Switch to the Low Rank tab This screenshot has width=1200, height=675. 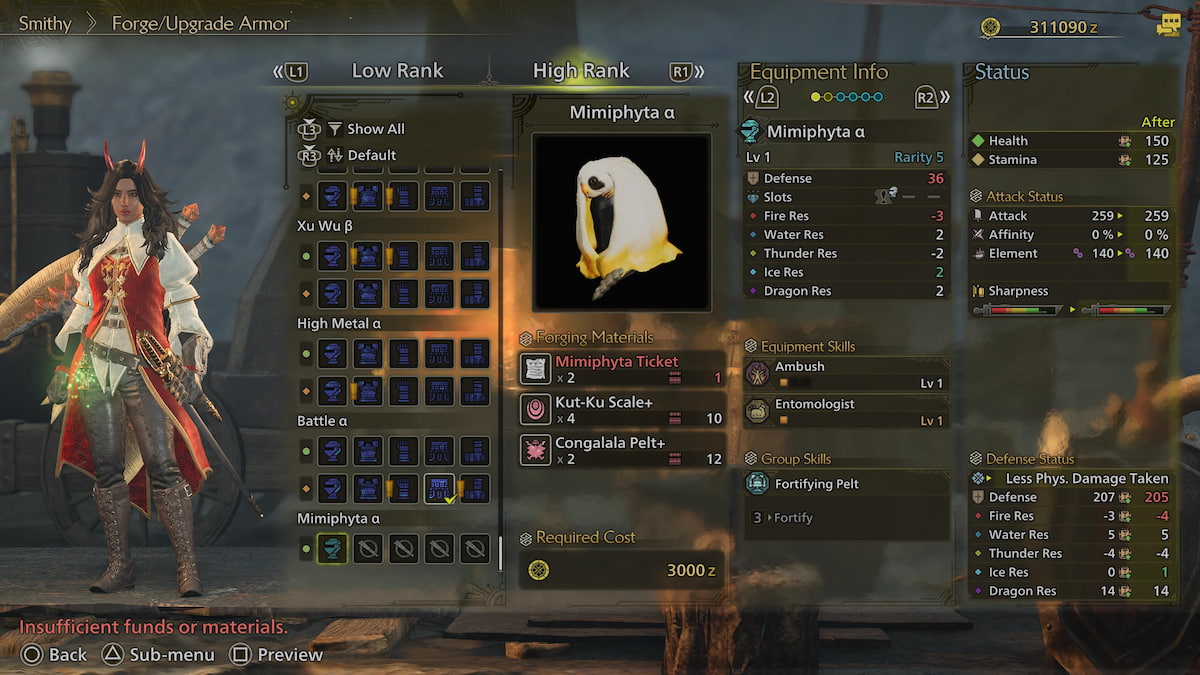(397, 71)
